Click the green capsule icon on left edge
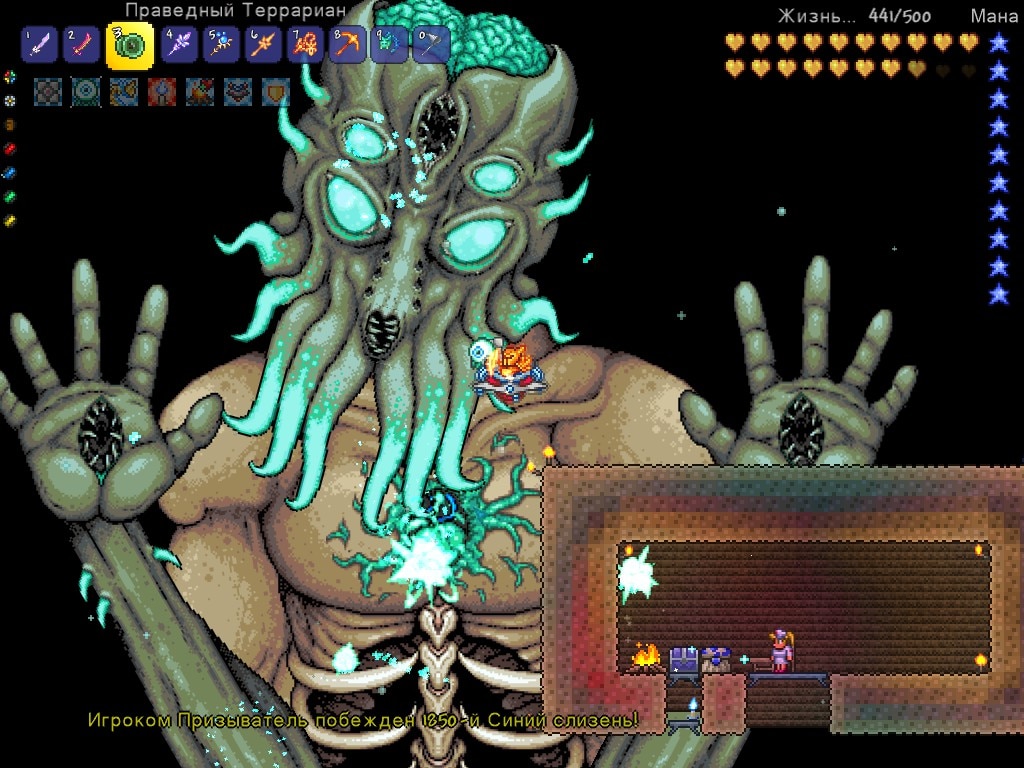Image resolution: width=1024 pixels, height=768 pixels. tap(10, 197)
